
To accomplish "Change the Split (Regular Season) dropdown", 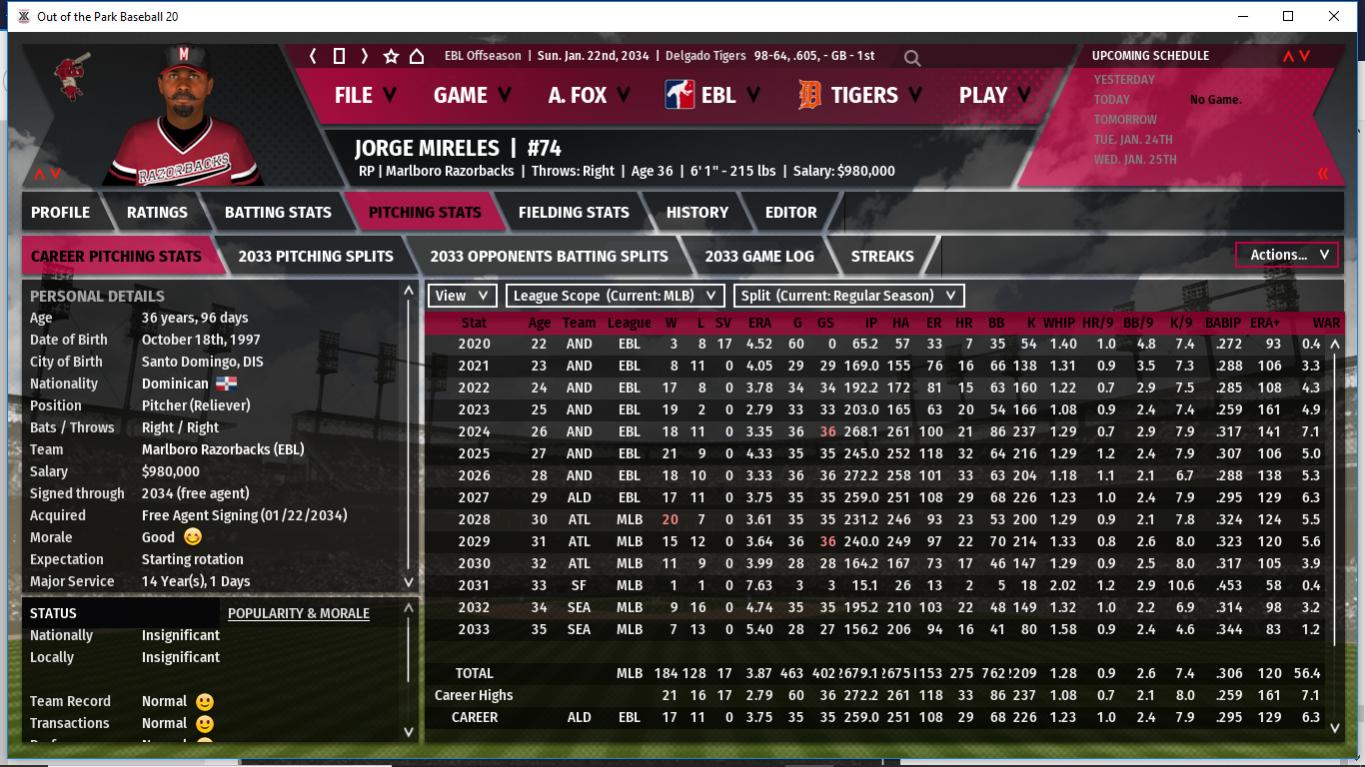I will [x=849, y=295].
